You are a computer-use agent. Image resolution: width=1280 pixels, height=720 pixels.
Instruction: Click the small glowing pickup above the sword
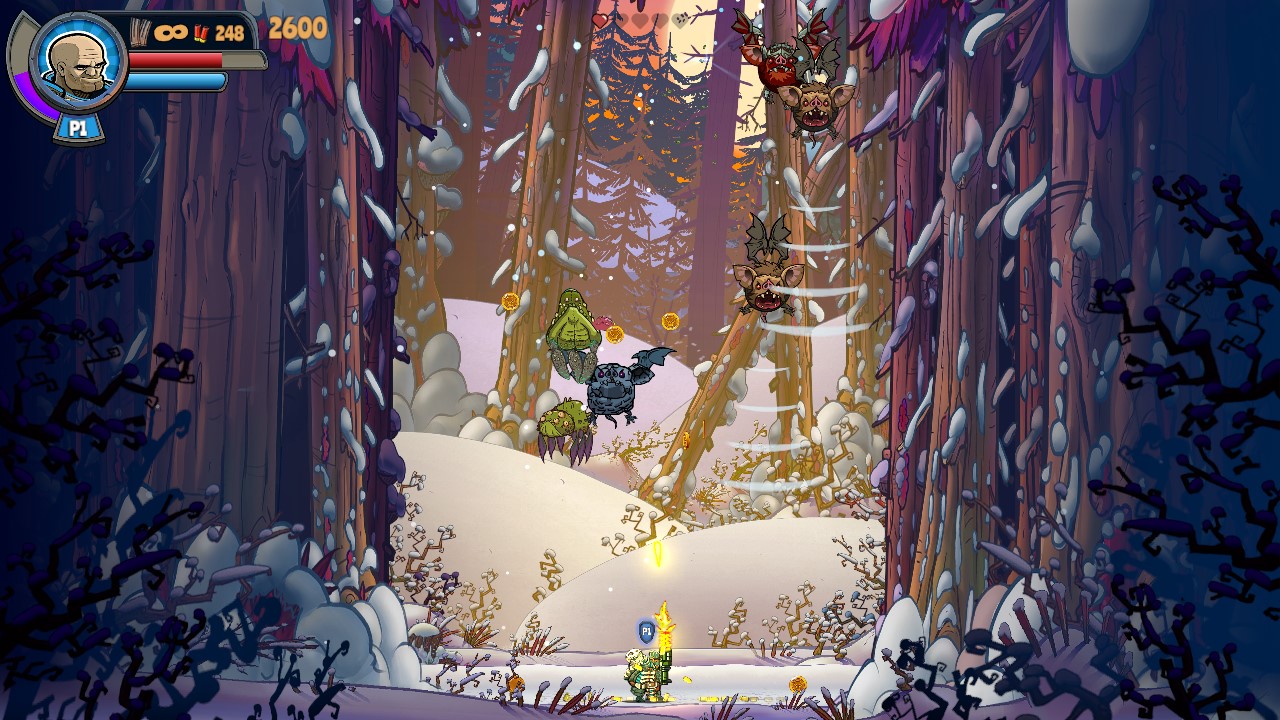click(658, 553)
